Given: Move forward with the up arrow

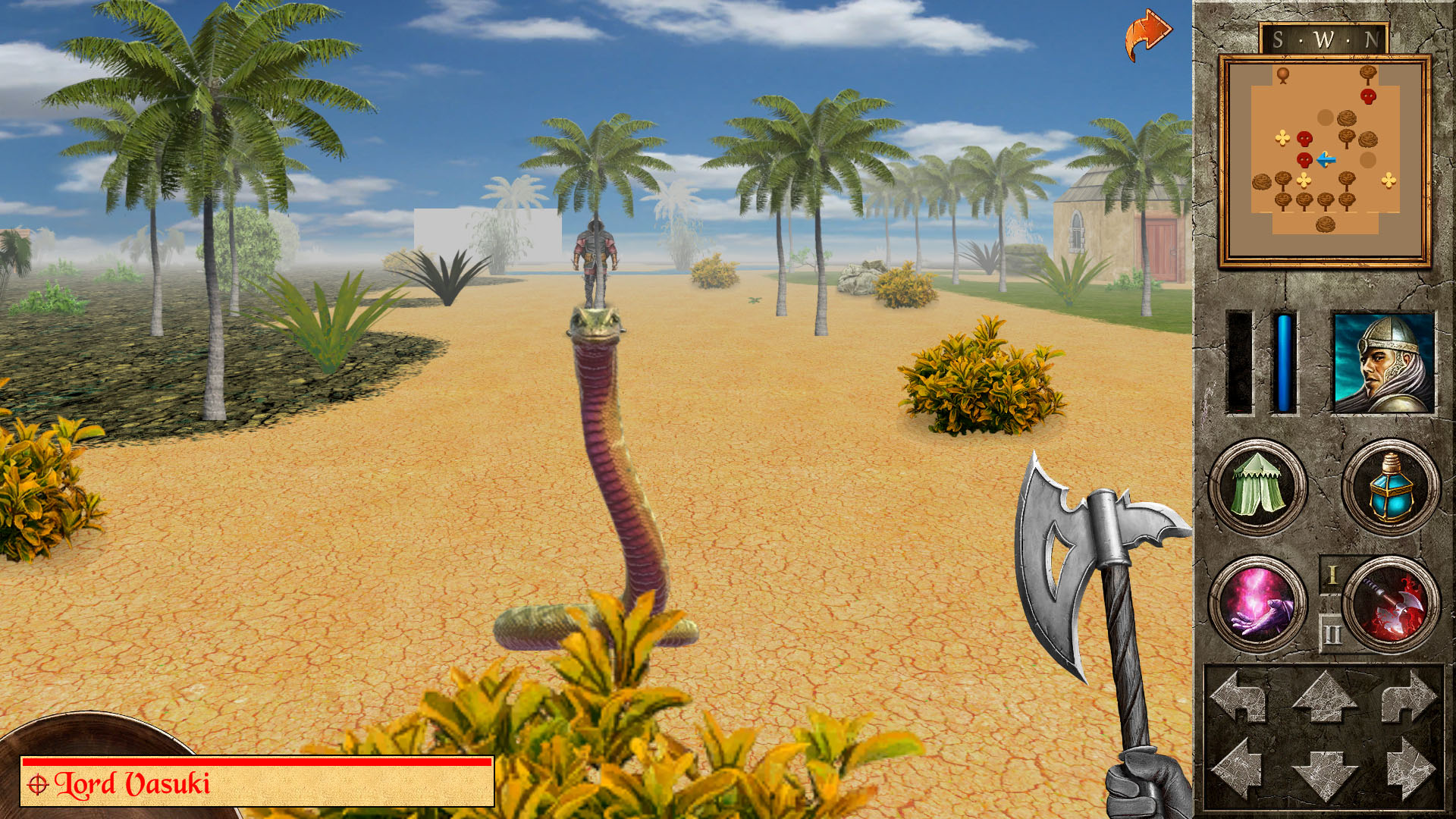Looking at the screenshot, I should pos(1324,696).
